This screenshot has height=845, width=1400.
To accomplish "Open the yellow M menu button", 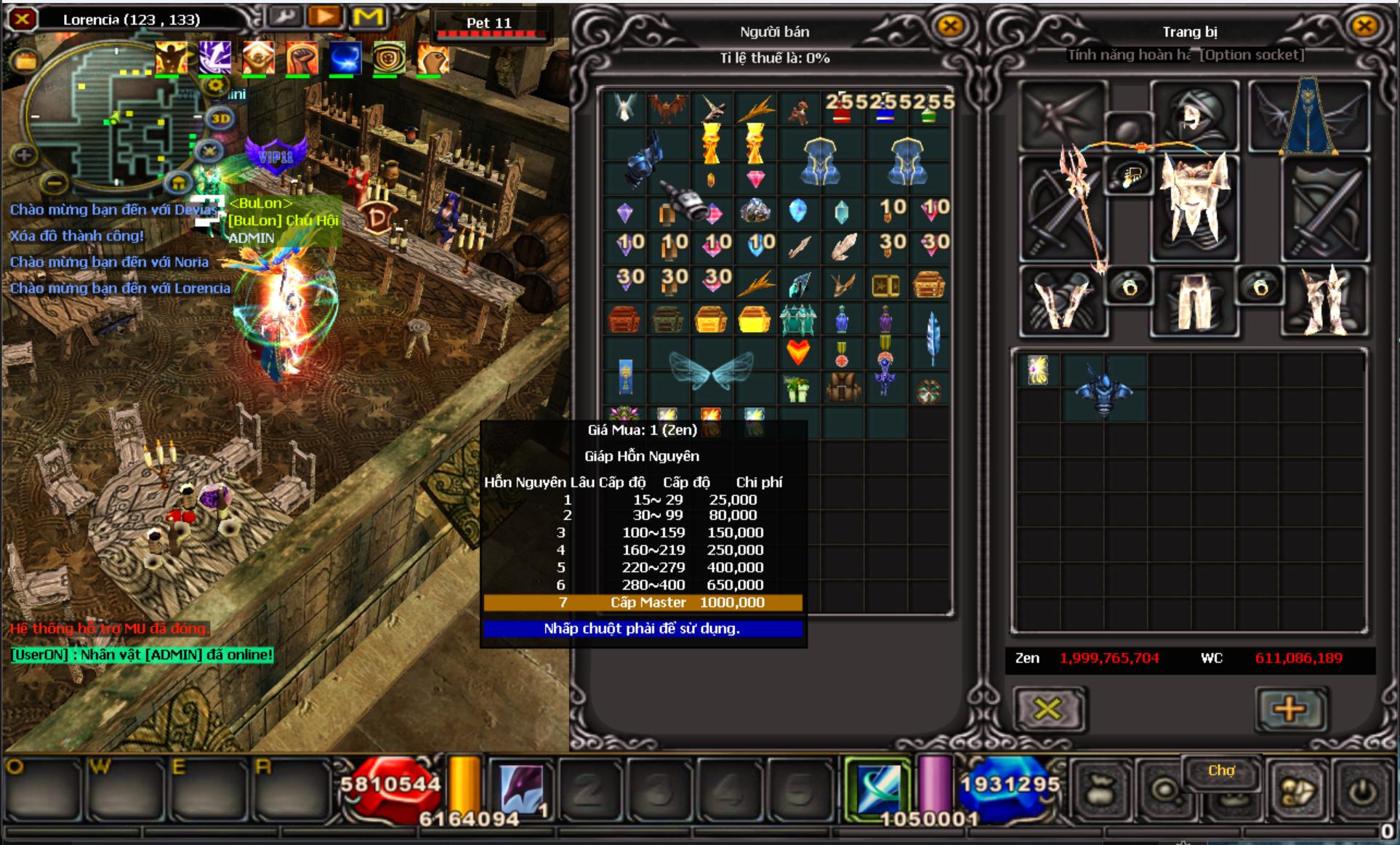I will (368, 17).
